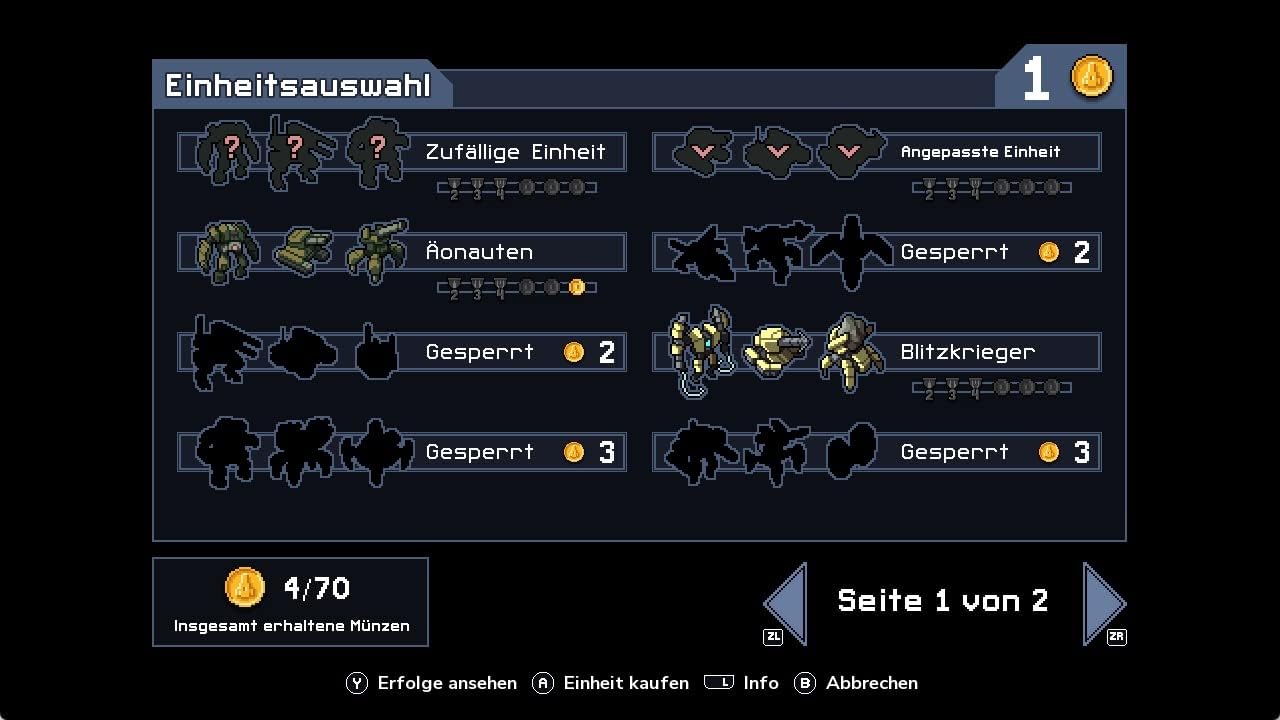Click the coin icon beside the 4/70 counter
1280x720 pixels.
pos(245,587)
